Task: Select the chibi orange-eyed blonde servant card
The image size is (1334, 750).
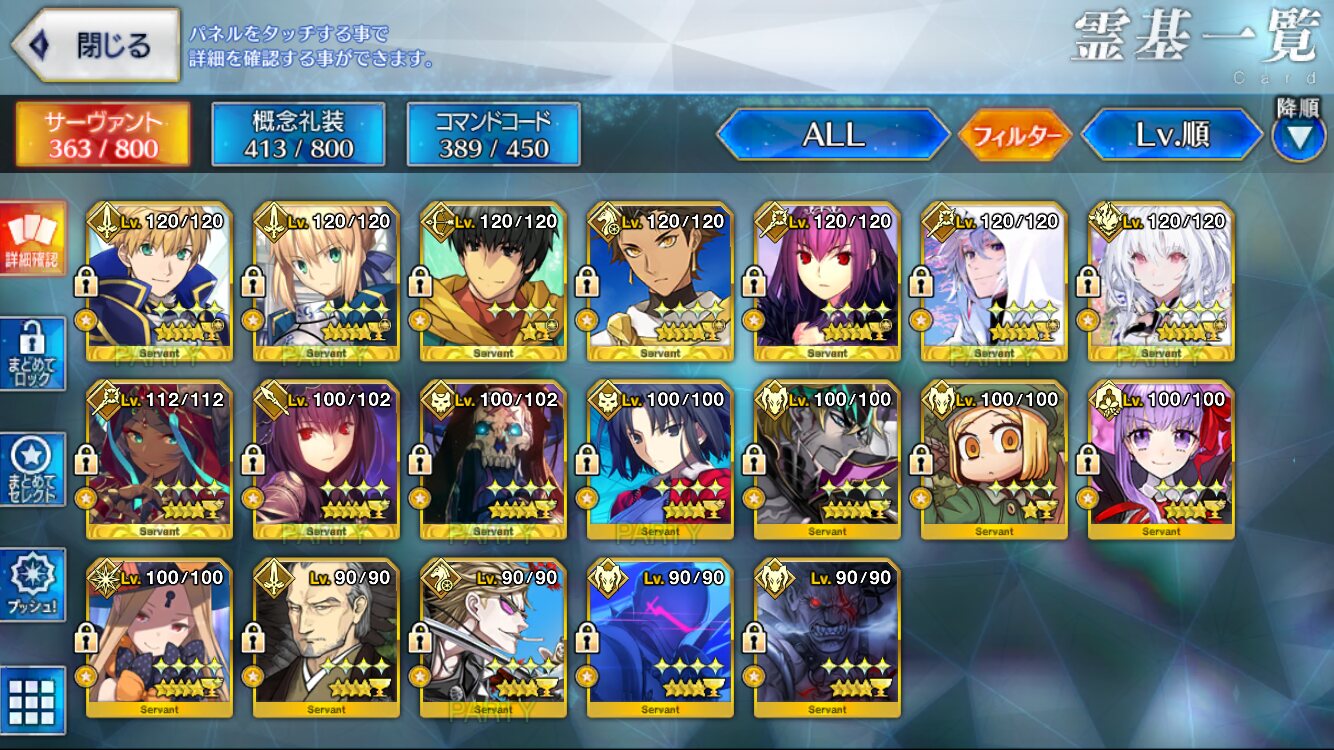Action: pyautogui.click(x=994, y=460)
